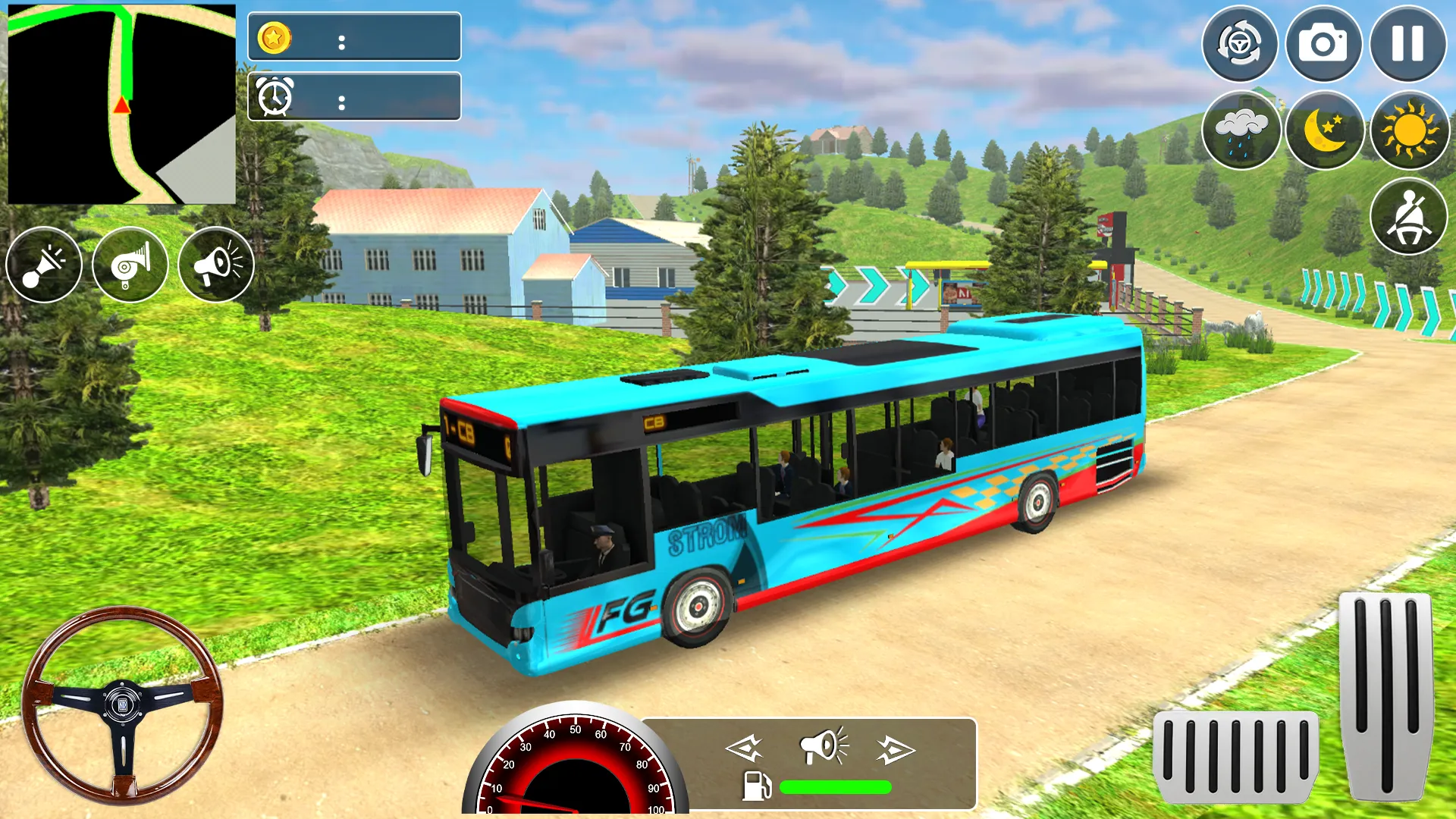Set weather to rain
This screenshot has width=1456, height=819.
1241,130
